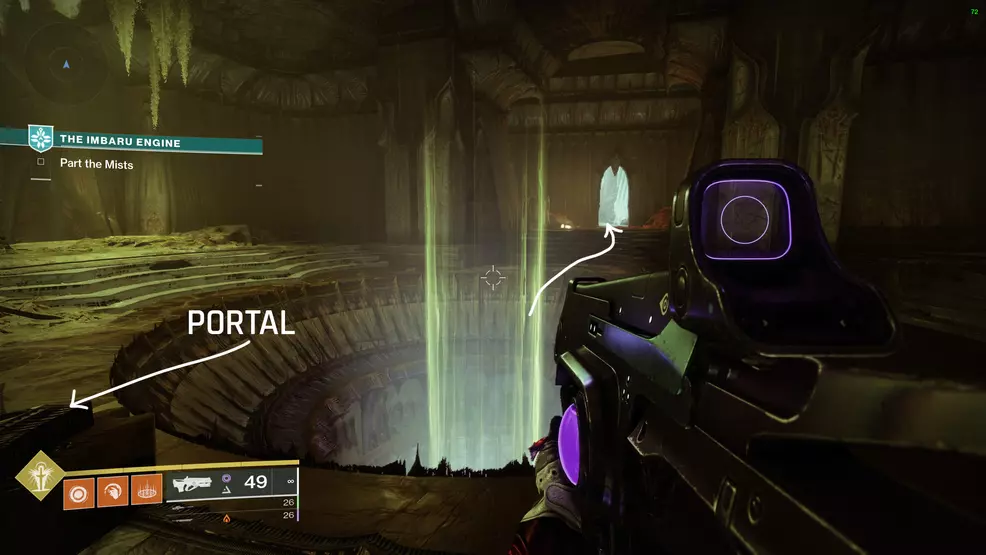Tick the Part the Mists objective box
Viewport: 986px width, 555px height.
pyautogui.click(x=41, y=162)
